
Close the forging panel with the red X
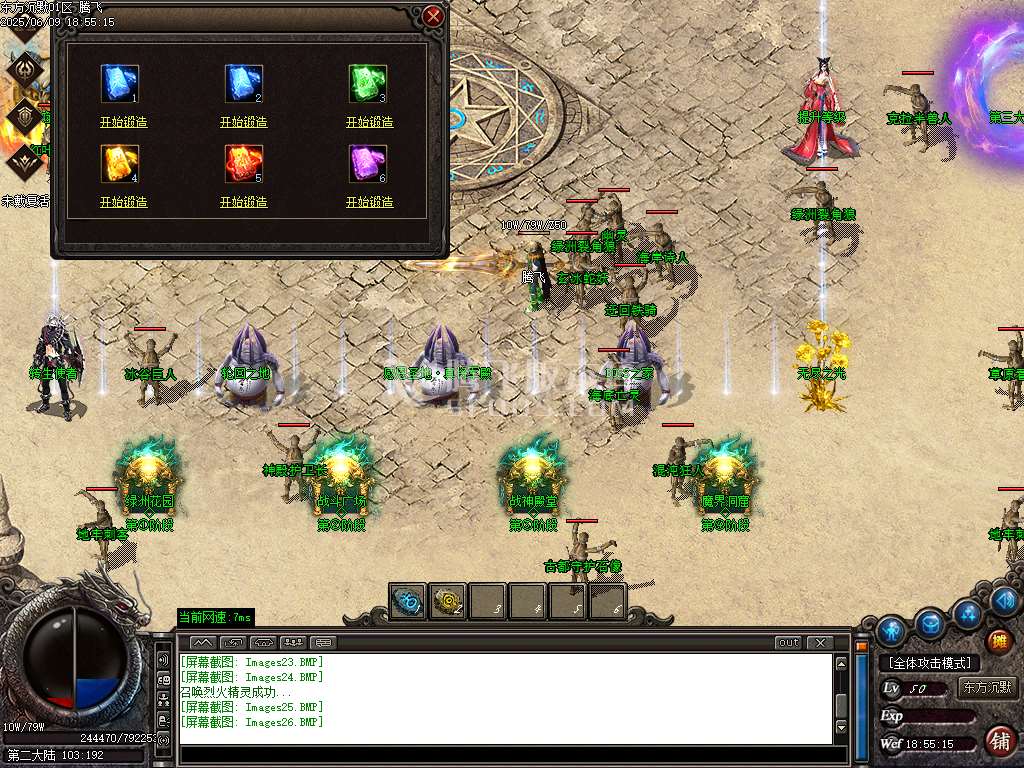coord(433,17)
